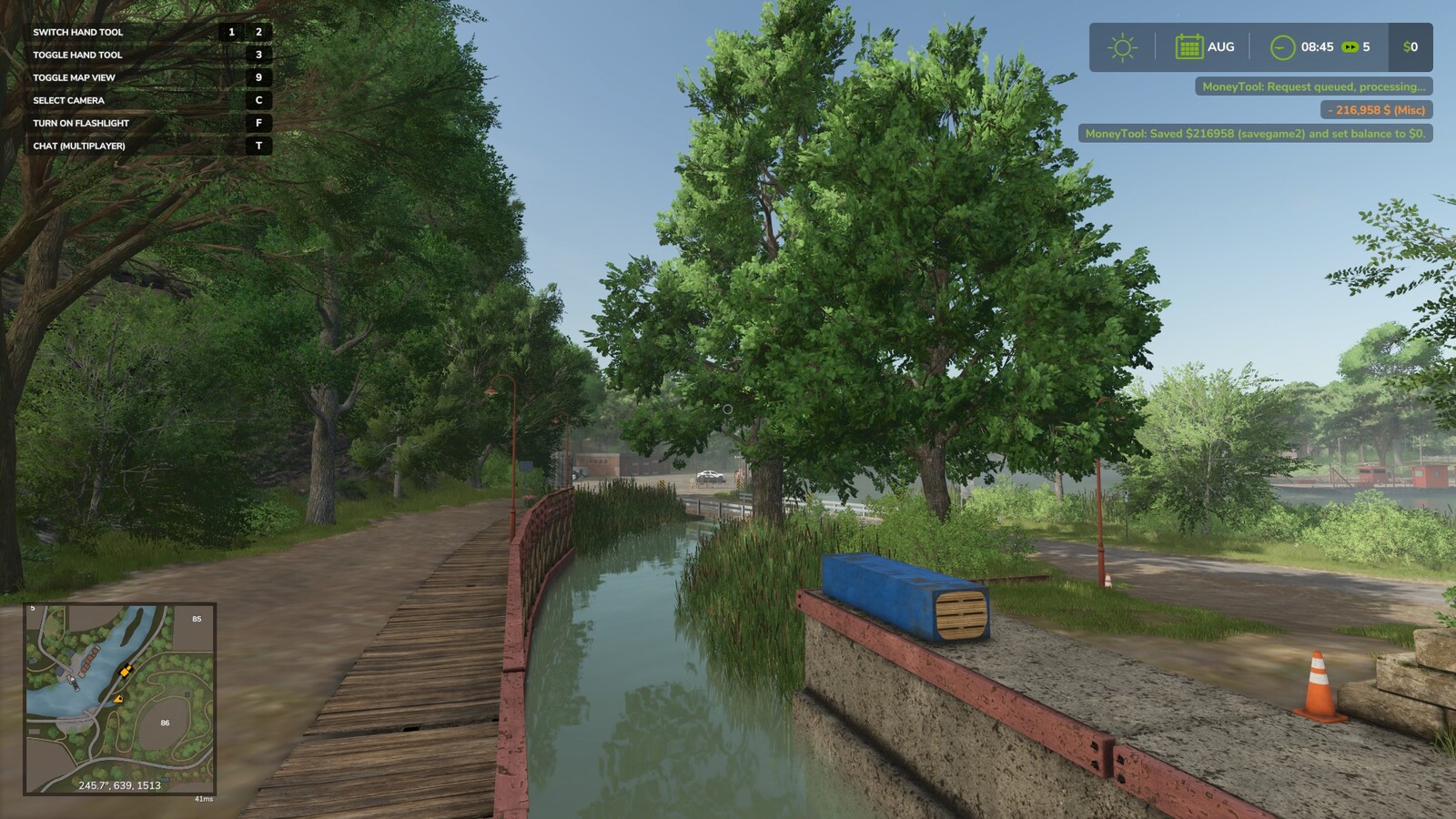Click the weather sun icon in the HUD

[1121, 46]
